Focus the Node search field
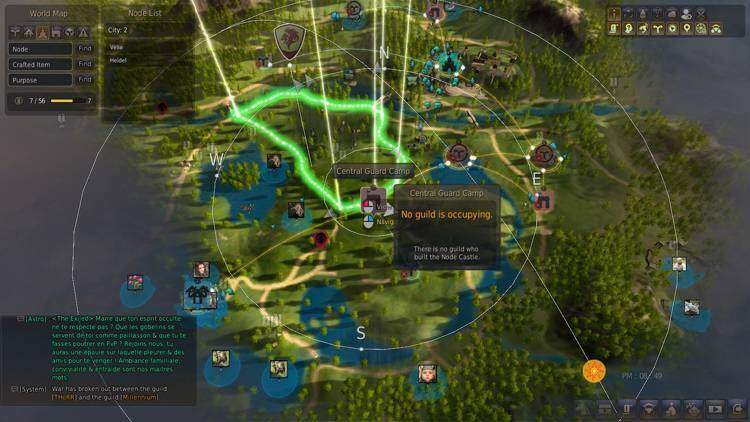This screenshot has width=750, height=422. (x=40, y=48)
